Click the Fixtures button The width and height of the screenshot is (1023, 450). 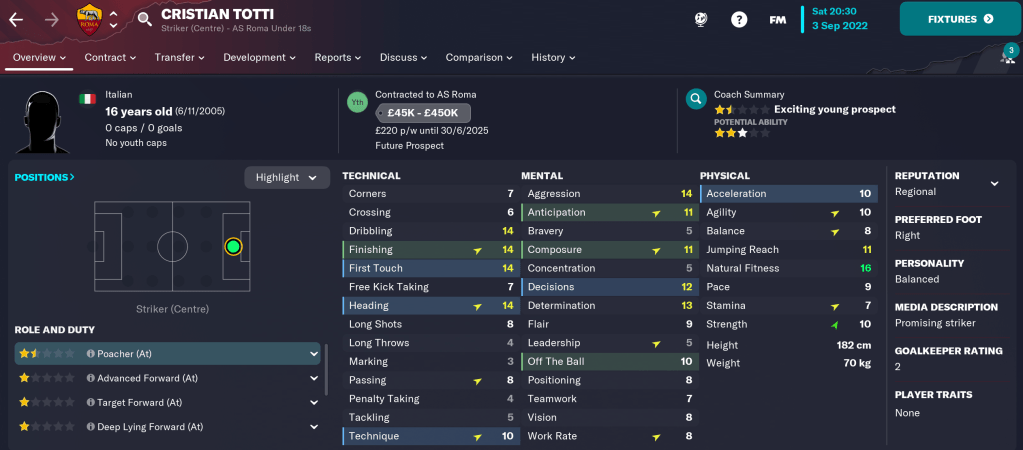[x=960, y=19]
